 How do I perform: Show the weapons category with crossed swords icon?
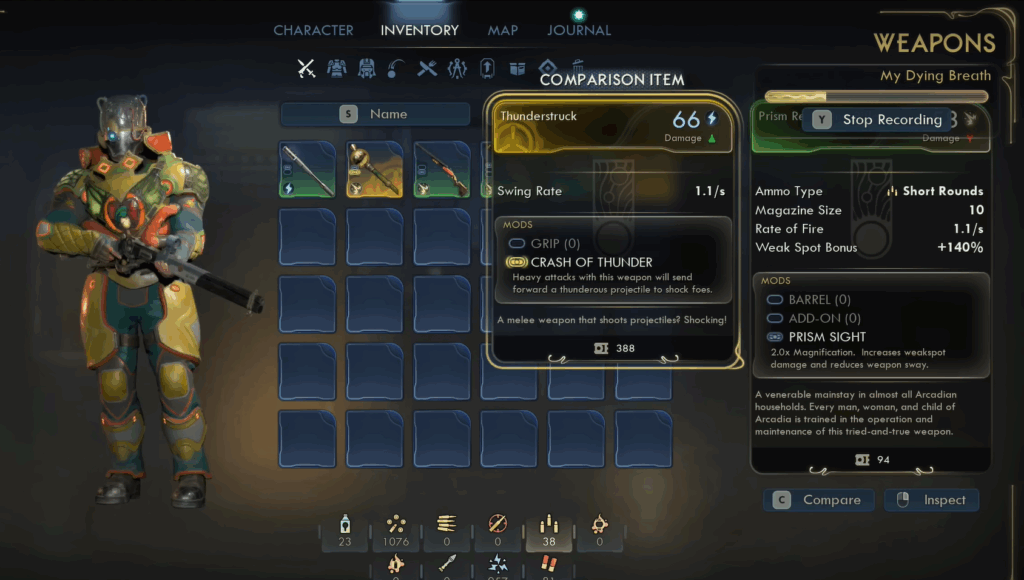306,68
